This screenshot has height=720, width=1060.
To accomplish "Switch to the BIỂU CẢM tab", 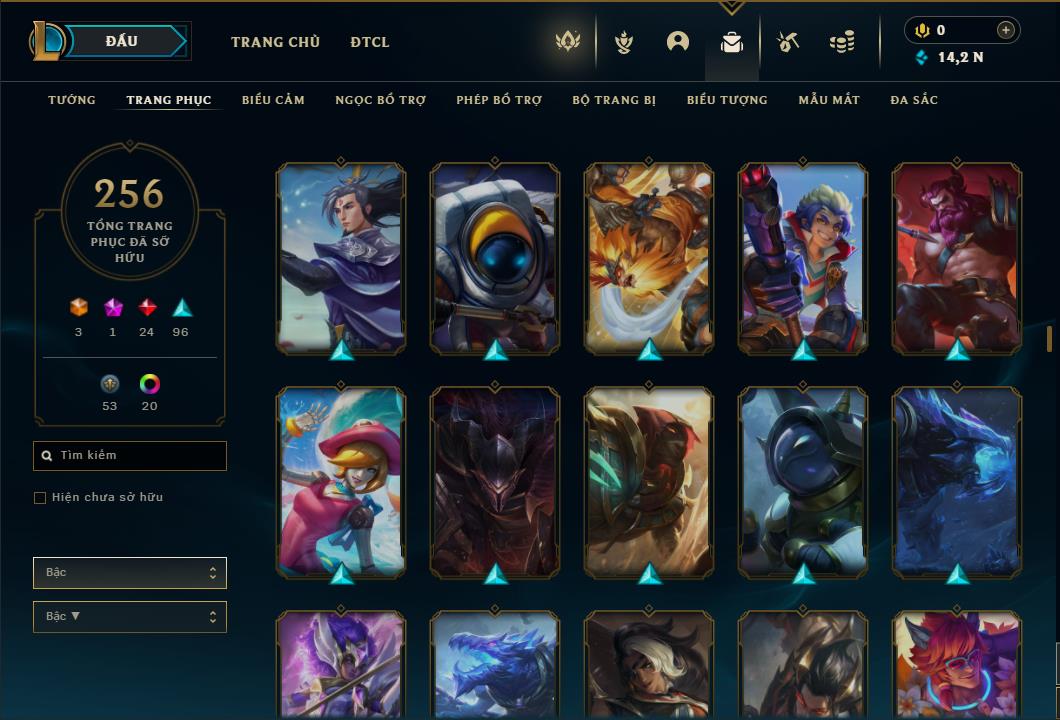I will tap(273, 100).
